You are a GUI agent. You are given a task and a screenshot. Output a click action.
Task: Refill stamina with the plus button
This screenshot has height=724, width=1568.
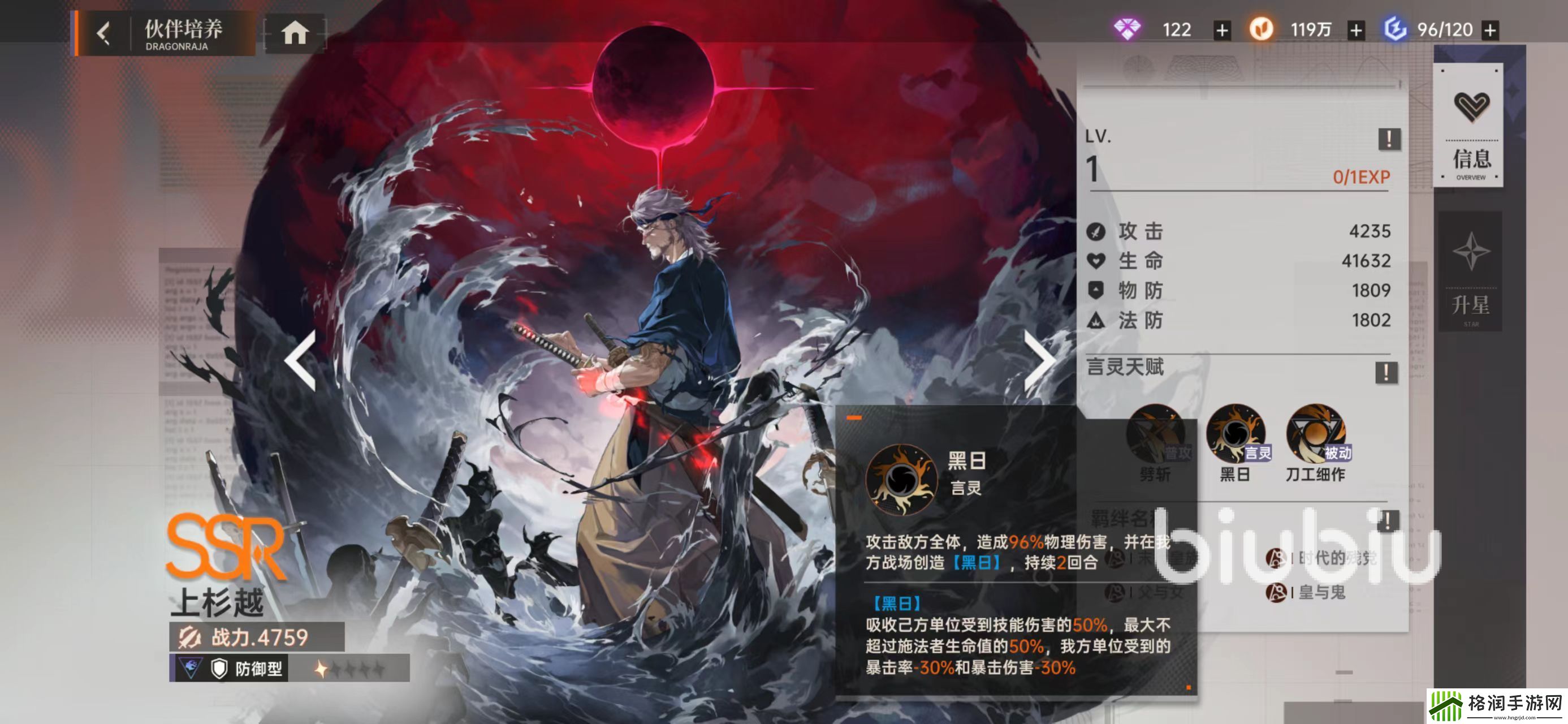tap(1489, 30)
